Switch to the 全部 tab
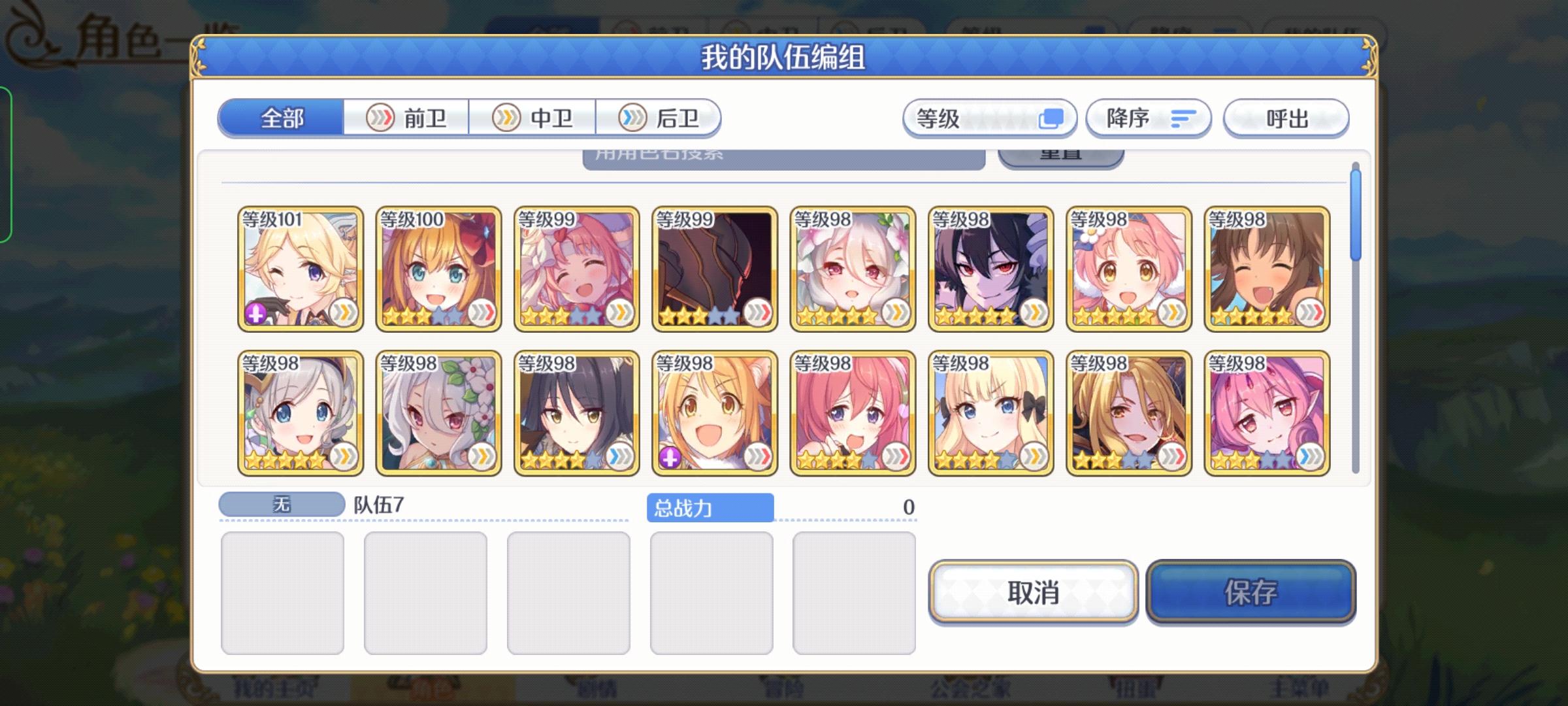This screenshot has width=1568, height=706. pos(282,118)
